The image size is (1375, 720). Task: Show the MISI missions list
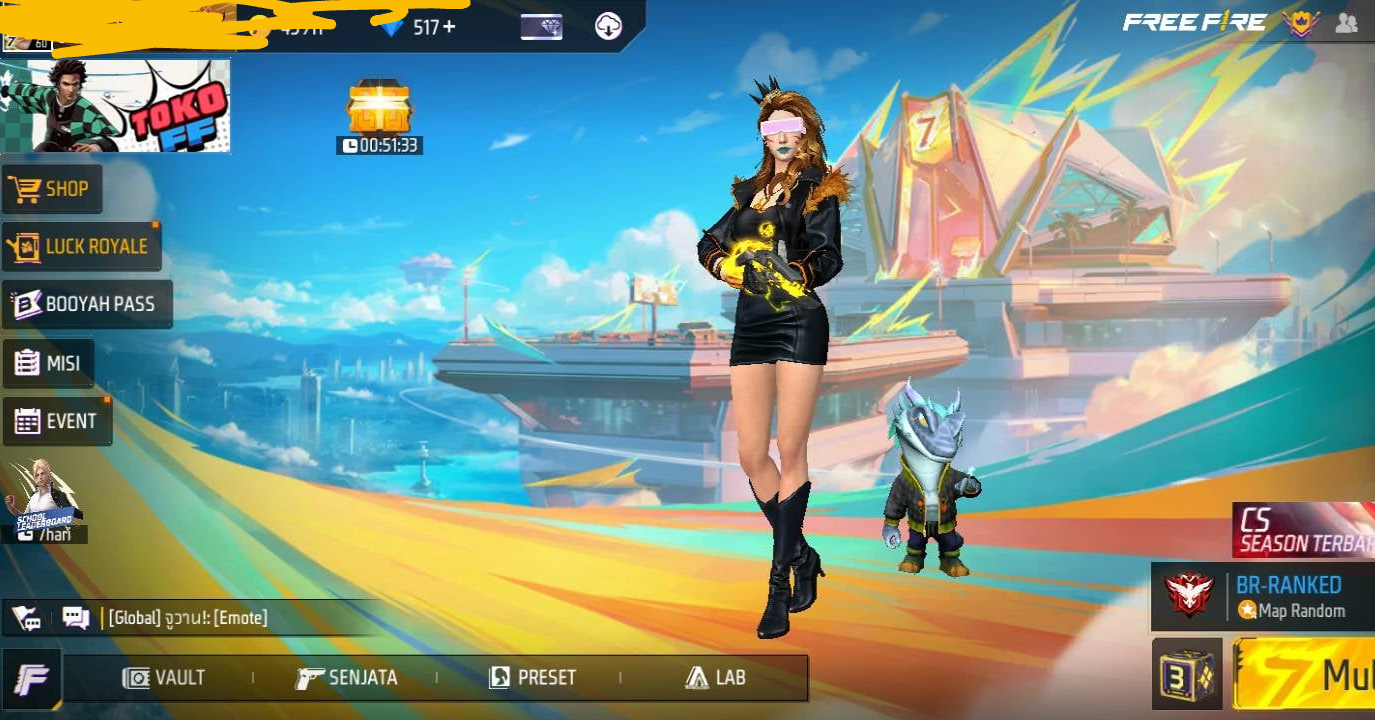pyautogui.click(x=48, y=363)
